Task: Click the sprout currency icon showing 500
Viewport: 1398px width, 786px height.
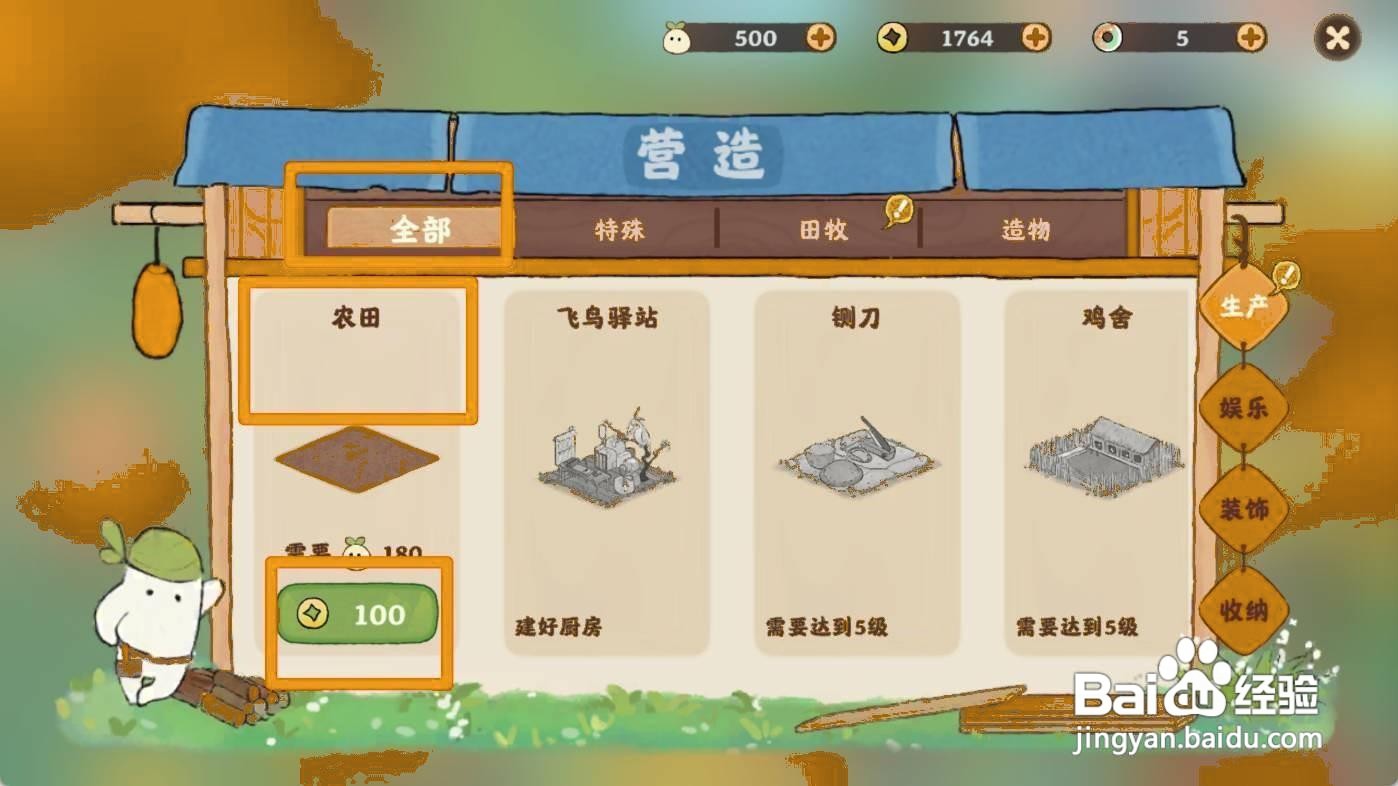Action: [x=677, y=37]
